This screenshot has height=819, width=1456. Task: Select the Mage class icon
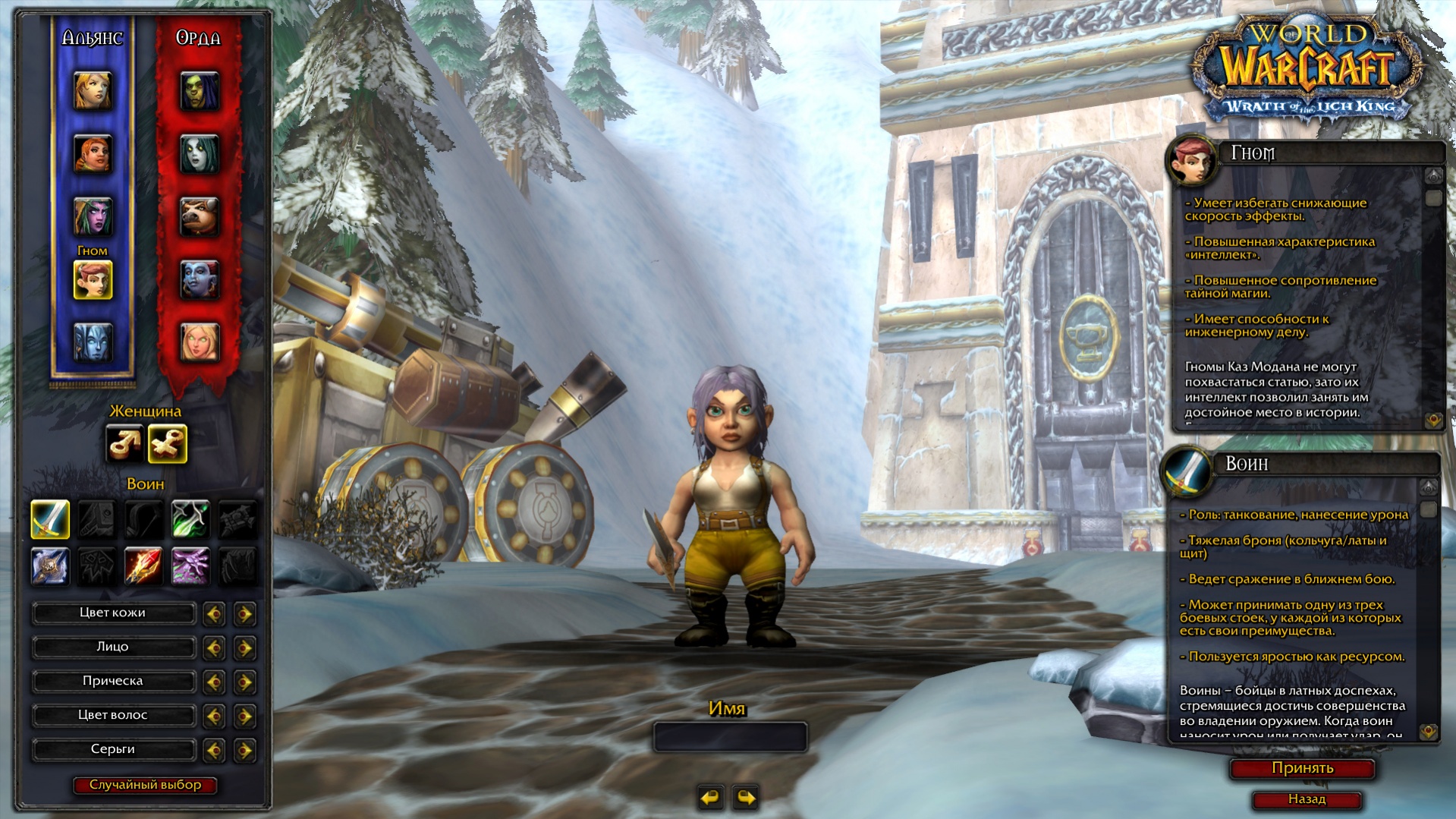(144, 567)
